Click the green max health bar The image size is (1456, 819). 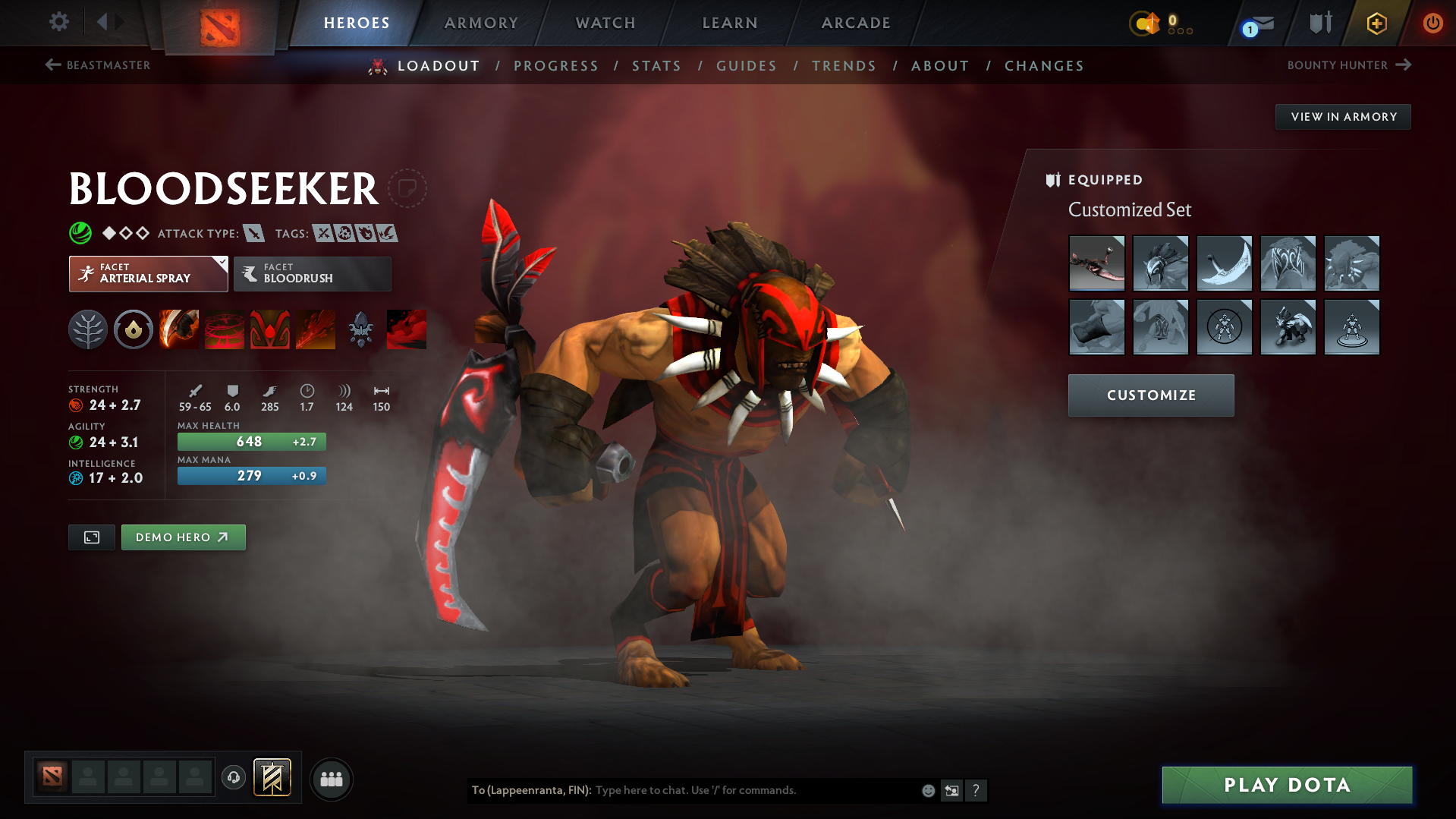point(251,441)
